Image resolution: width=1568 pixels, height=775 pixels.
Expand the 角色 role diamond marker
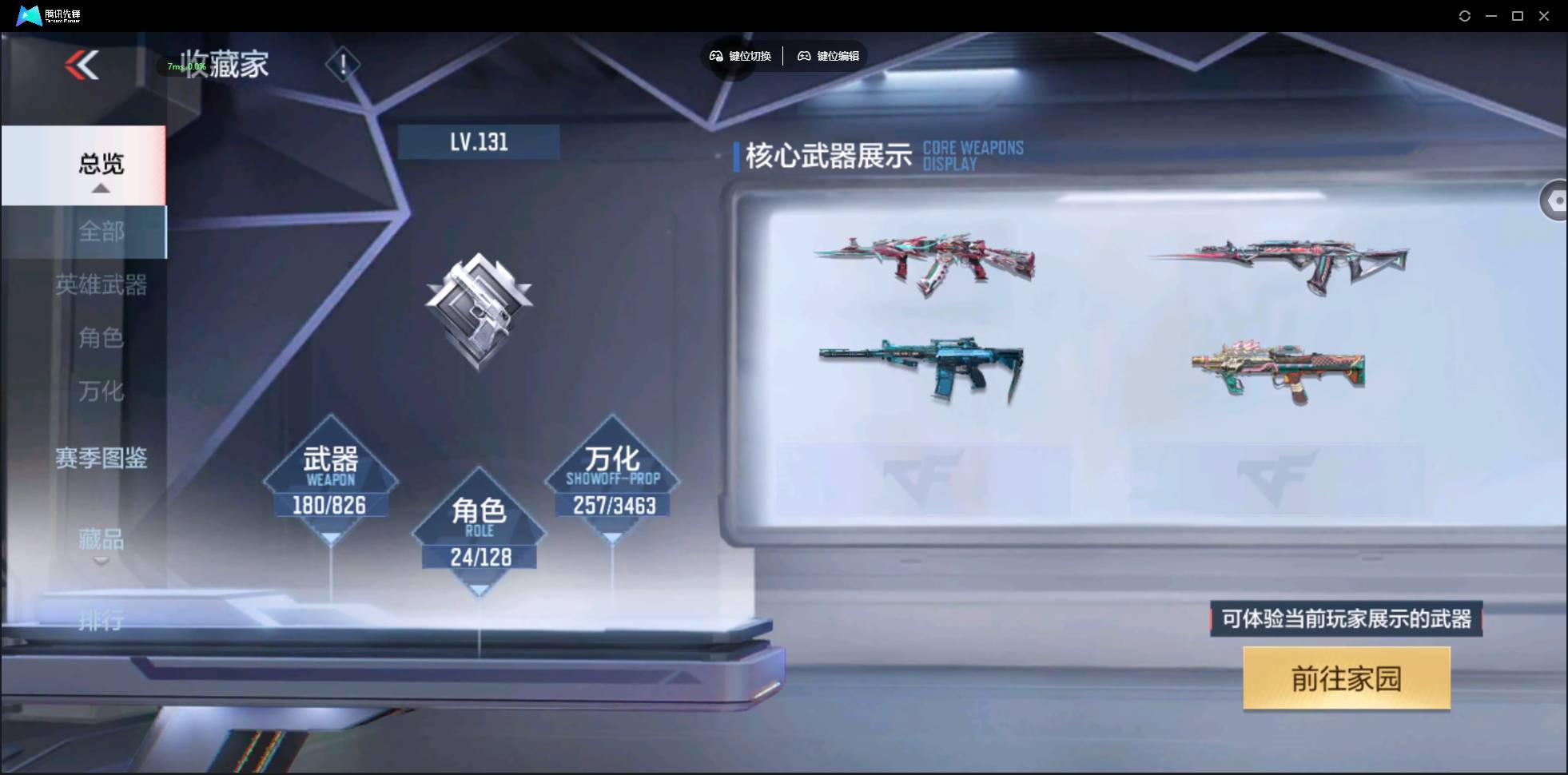pyautogui.click(x=479, y=587)
